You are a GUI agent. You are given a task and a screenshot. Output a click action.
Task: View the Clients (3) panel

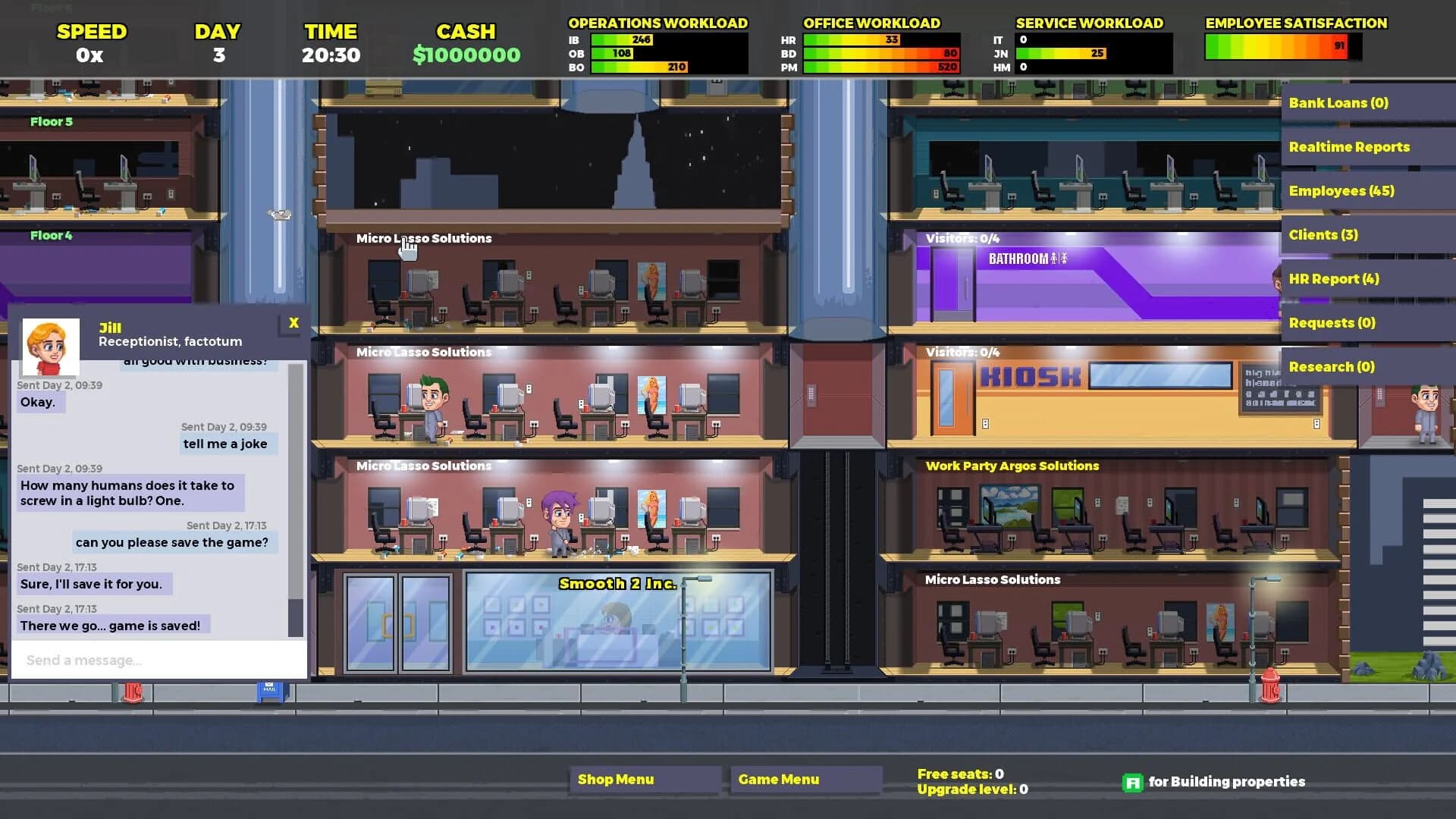[x=1323, y=235]
